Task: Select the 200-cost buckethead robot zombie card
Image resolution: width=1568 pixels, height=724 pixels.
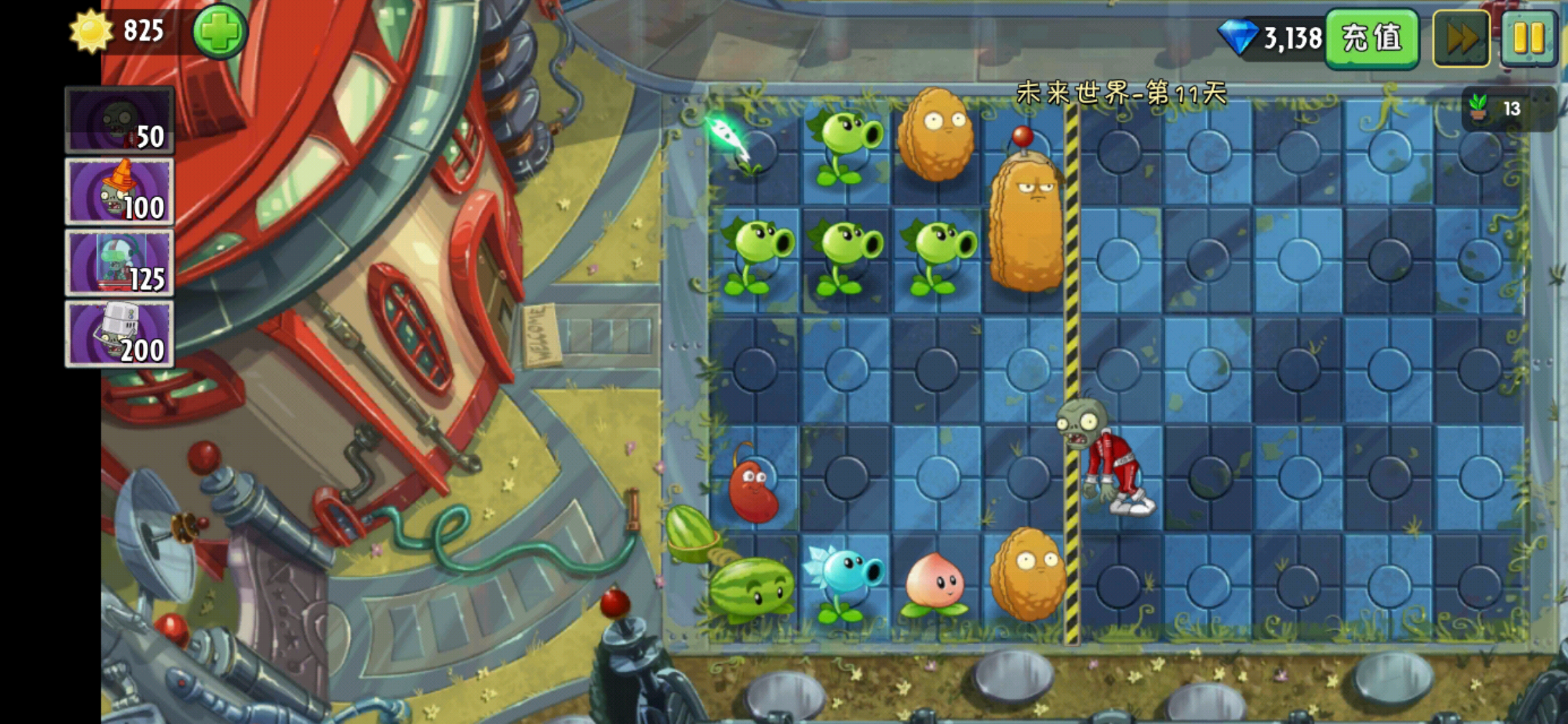Action: coord(119,335)
